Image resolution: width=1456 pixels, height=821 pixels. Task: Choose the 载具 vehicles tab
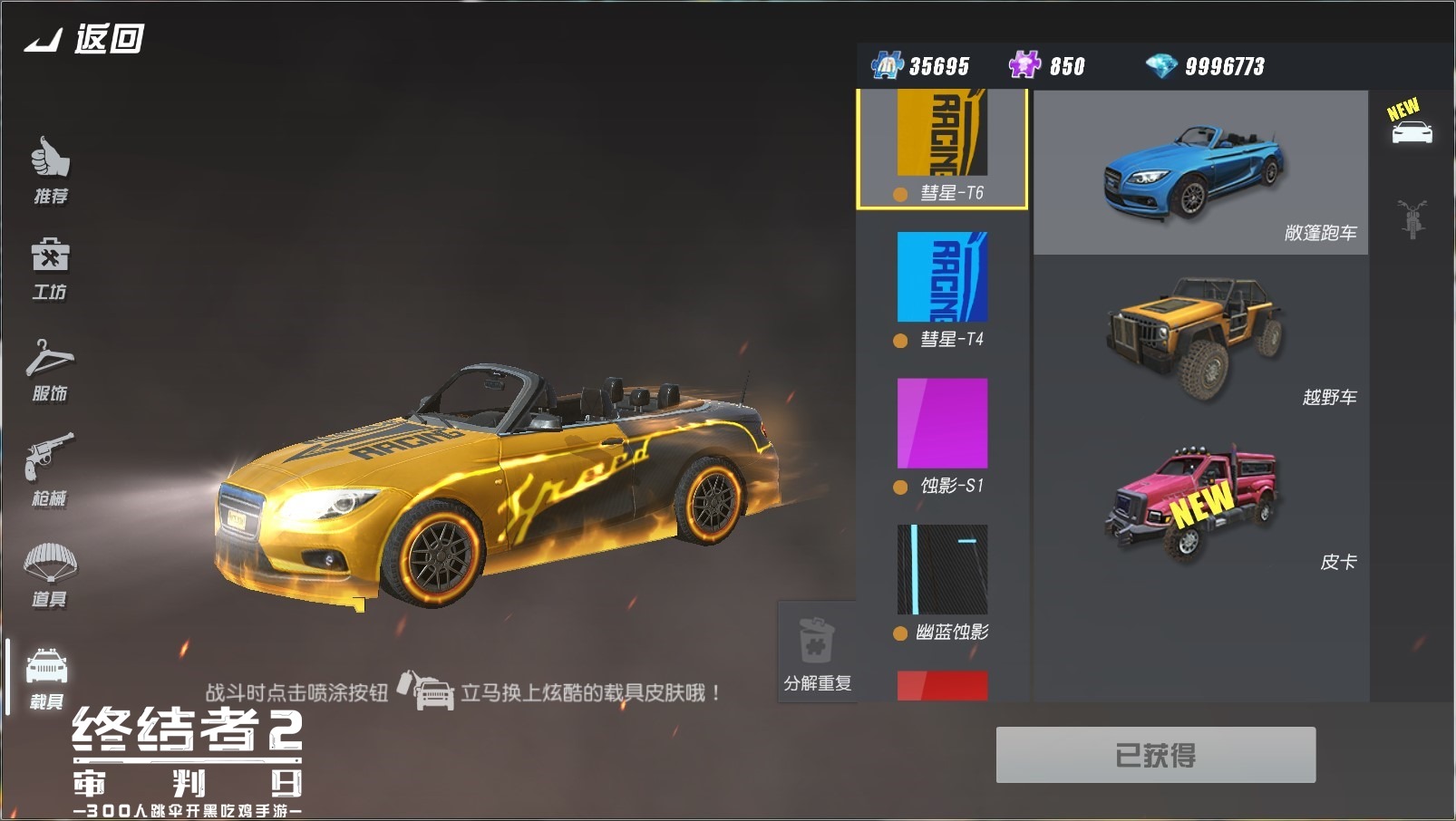47,677
